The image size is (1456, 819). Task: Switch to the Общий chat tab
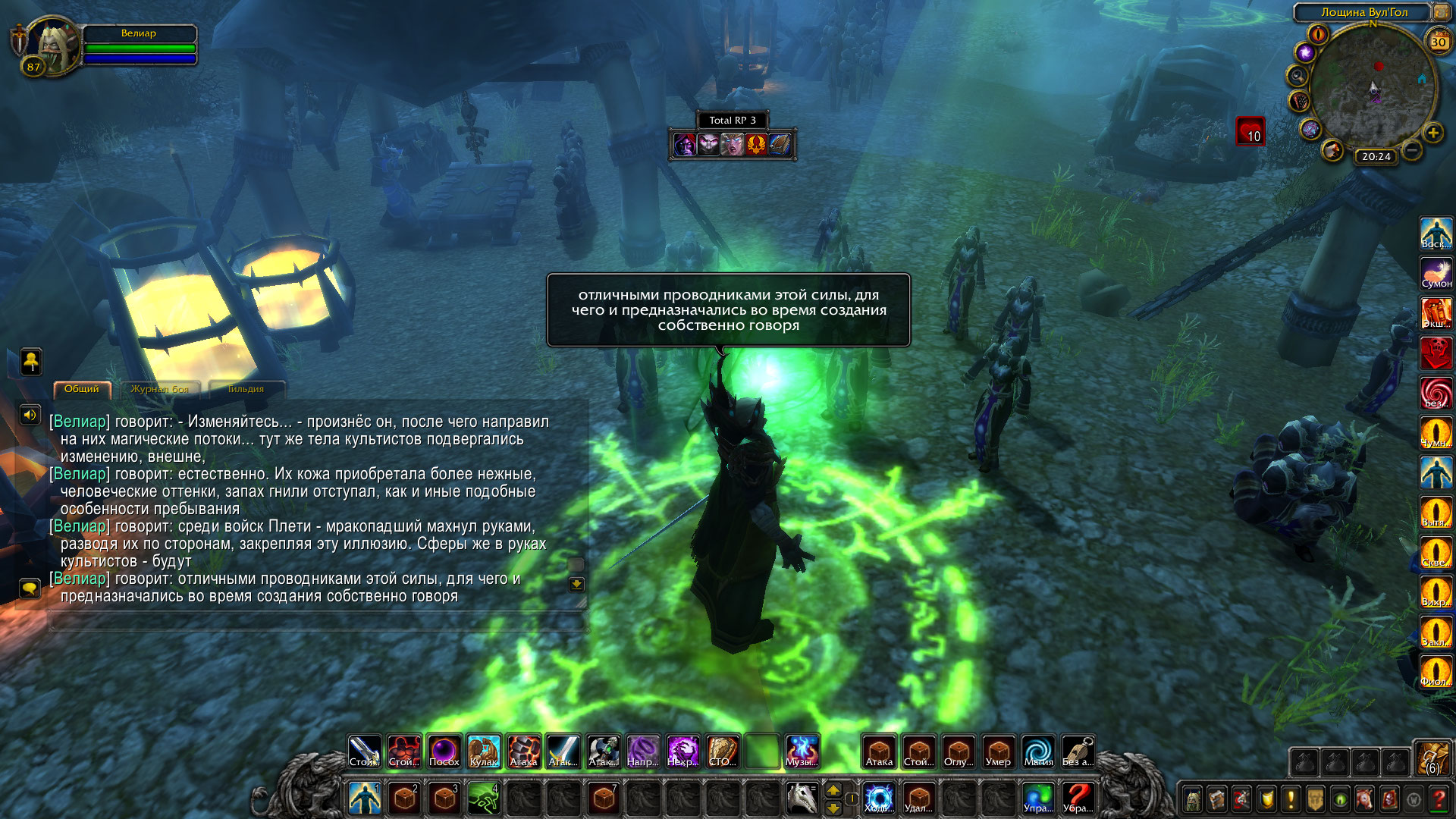[x=82, y=389]
